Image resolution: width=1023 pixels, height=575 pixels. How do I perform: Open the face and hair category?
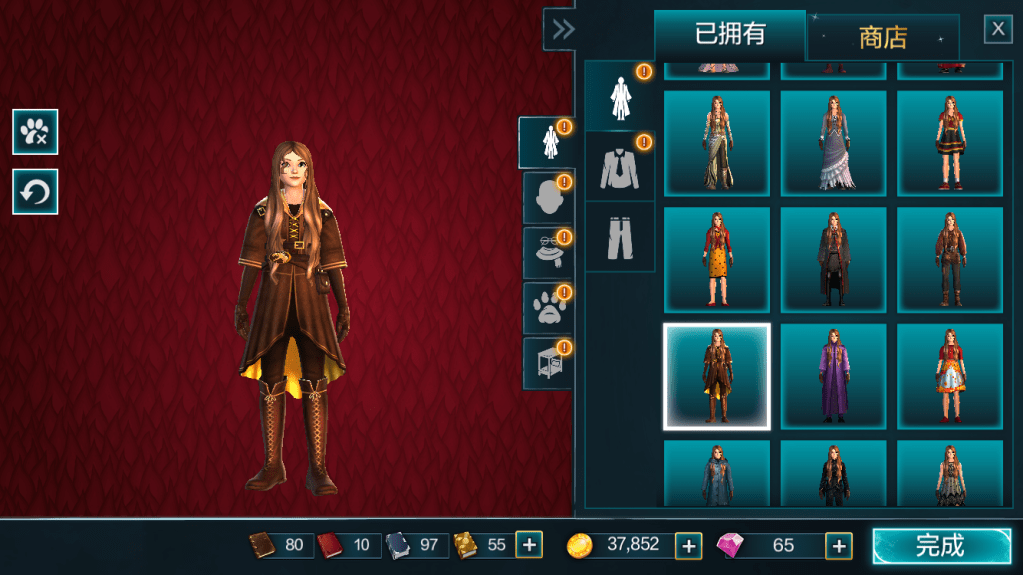[546, 198]
